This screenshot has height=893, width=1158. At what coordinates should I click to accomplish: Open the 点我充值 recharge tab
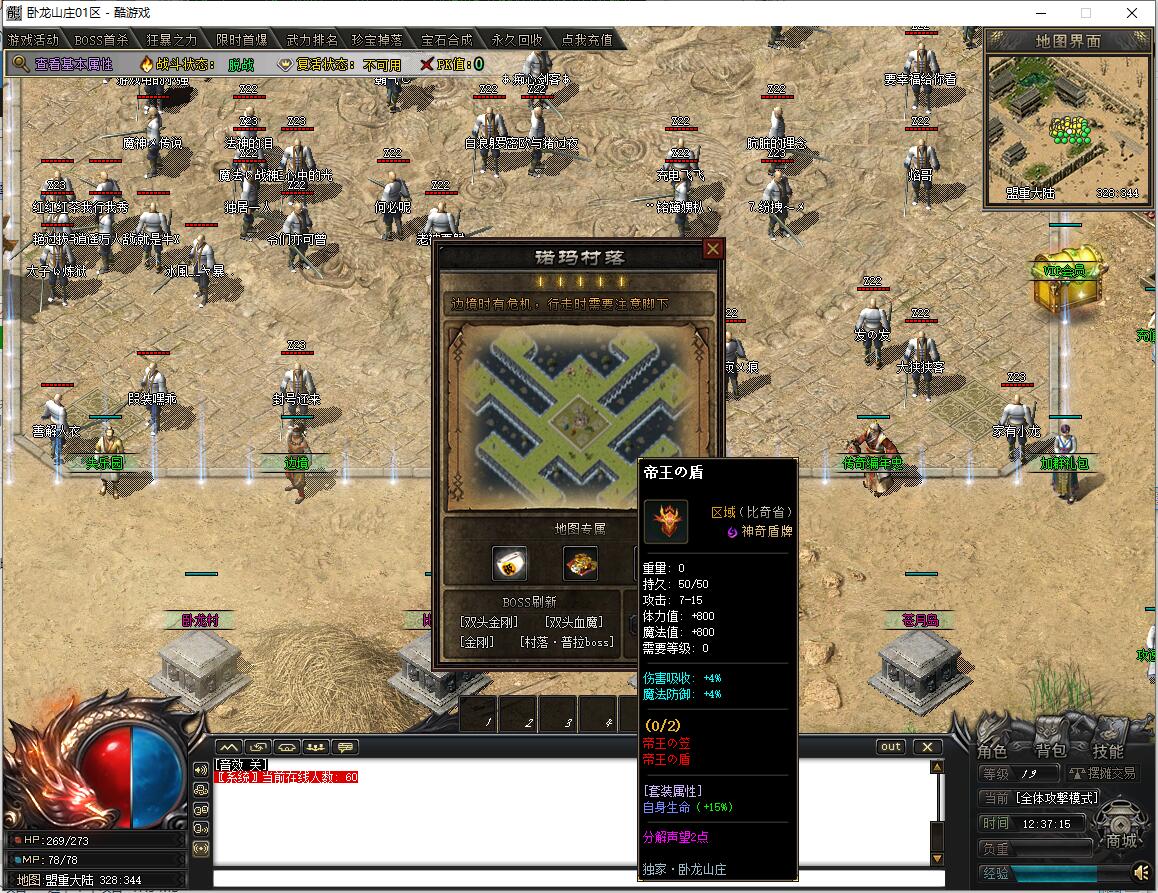pyautogui.click(x=587, y=40)
